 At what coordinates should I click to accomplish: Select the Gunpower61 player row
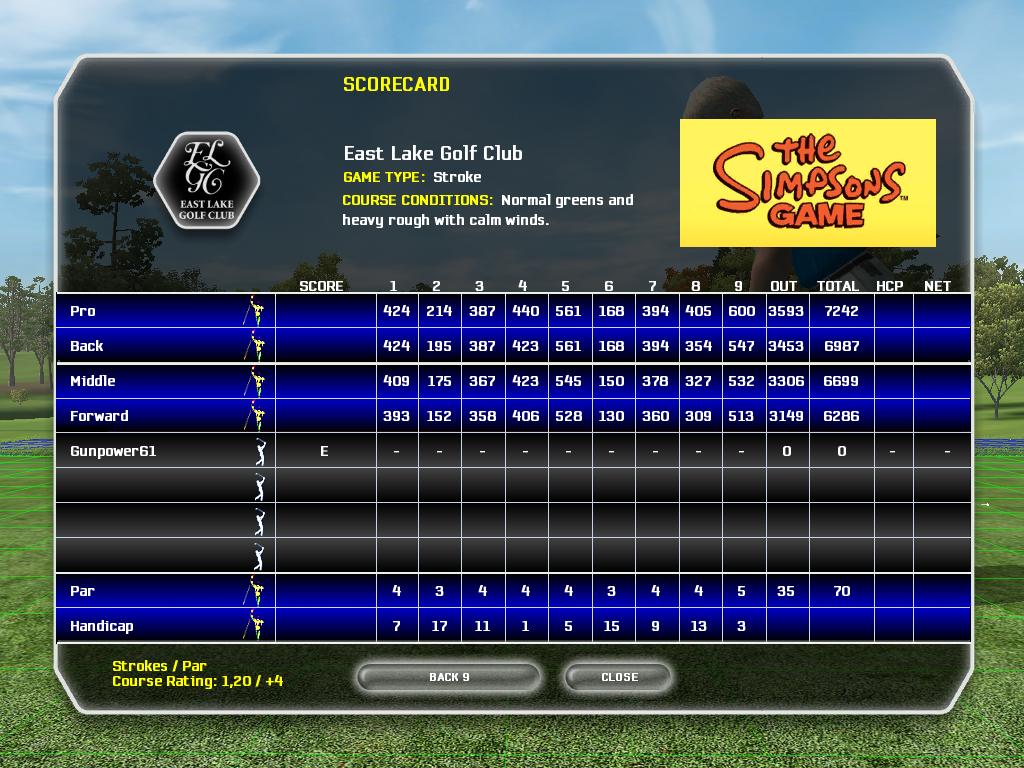pyautogui.click(x=113, y=451)
